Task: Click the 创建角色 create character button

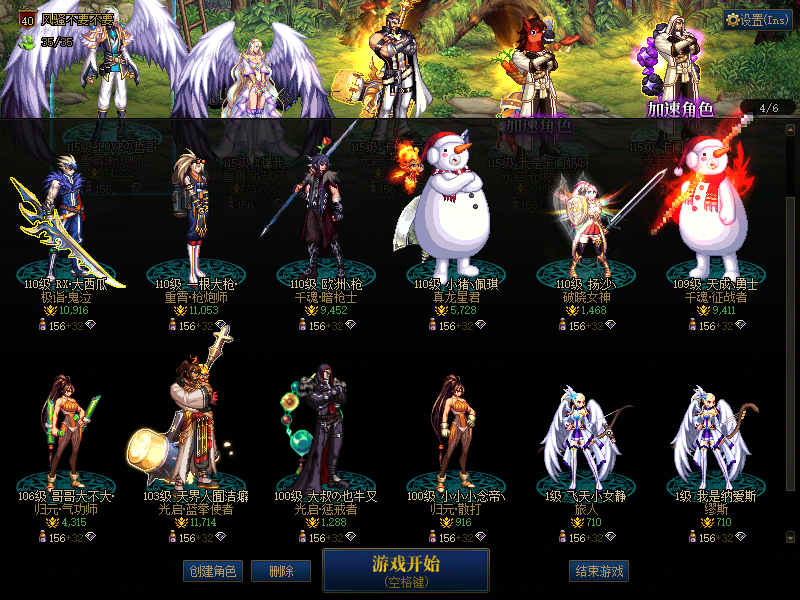Action: tap(212, 571)
